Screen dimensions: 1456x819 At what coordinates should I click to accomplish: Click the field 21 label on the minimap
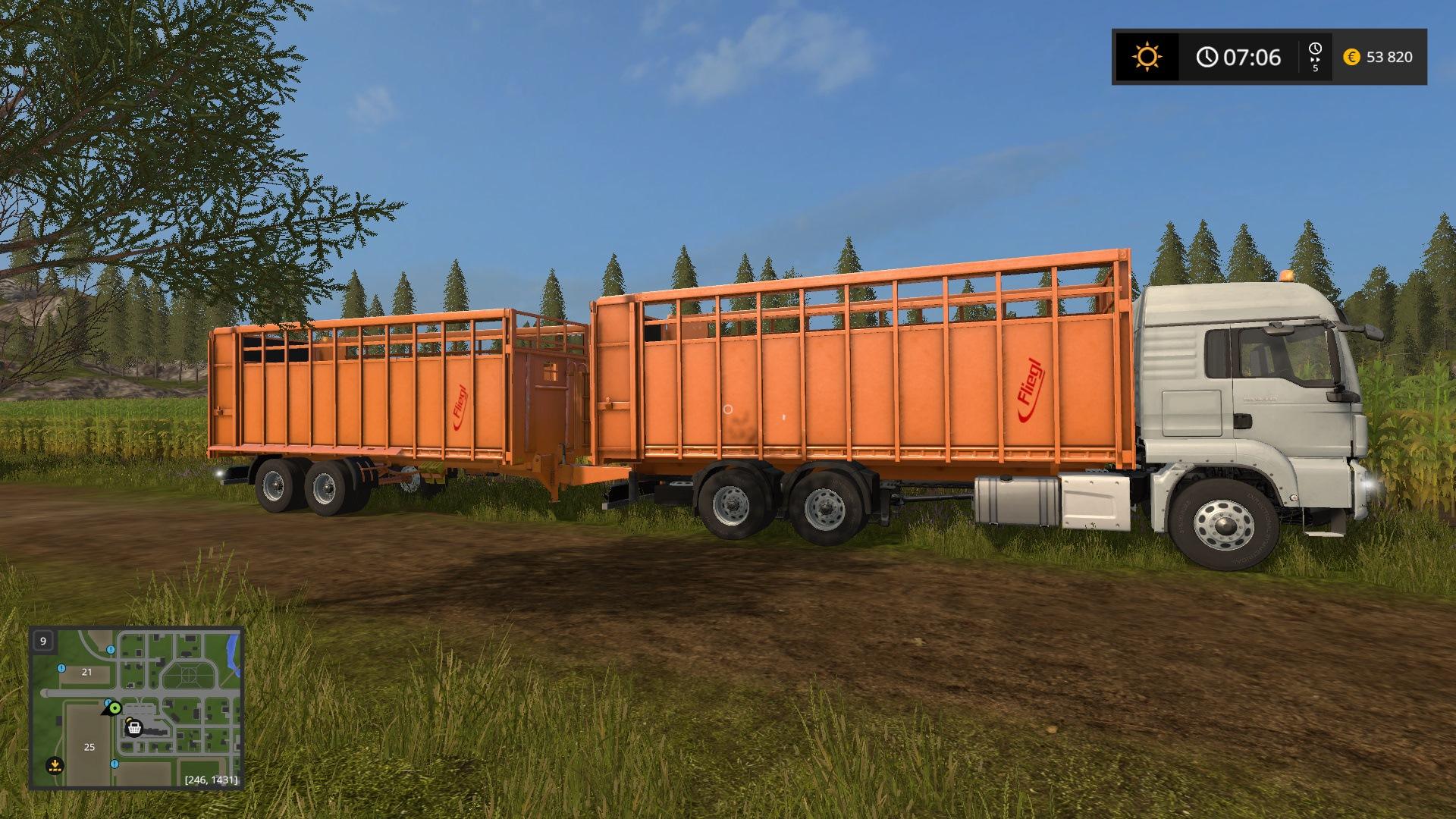[x=86, y=673]
